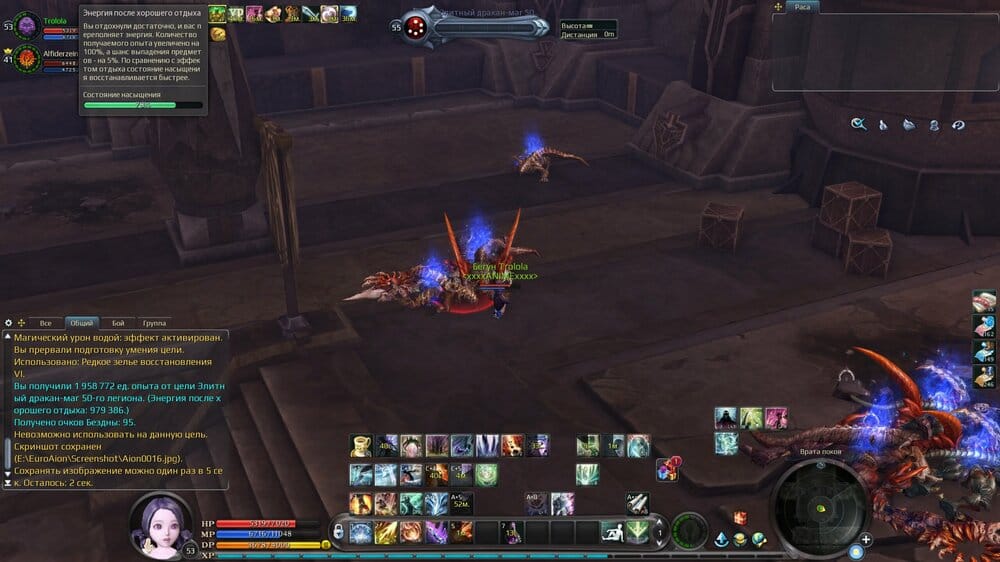
Task: Click the "Раса" chat tab
Action: 802,7
